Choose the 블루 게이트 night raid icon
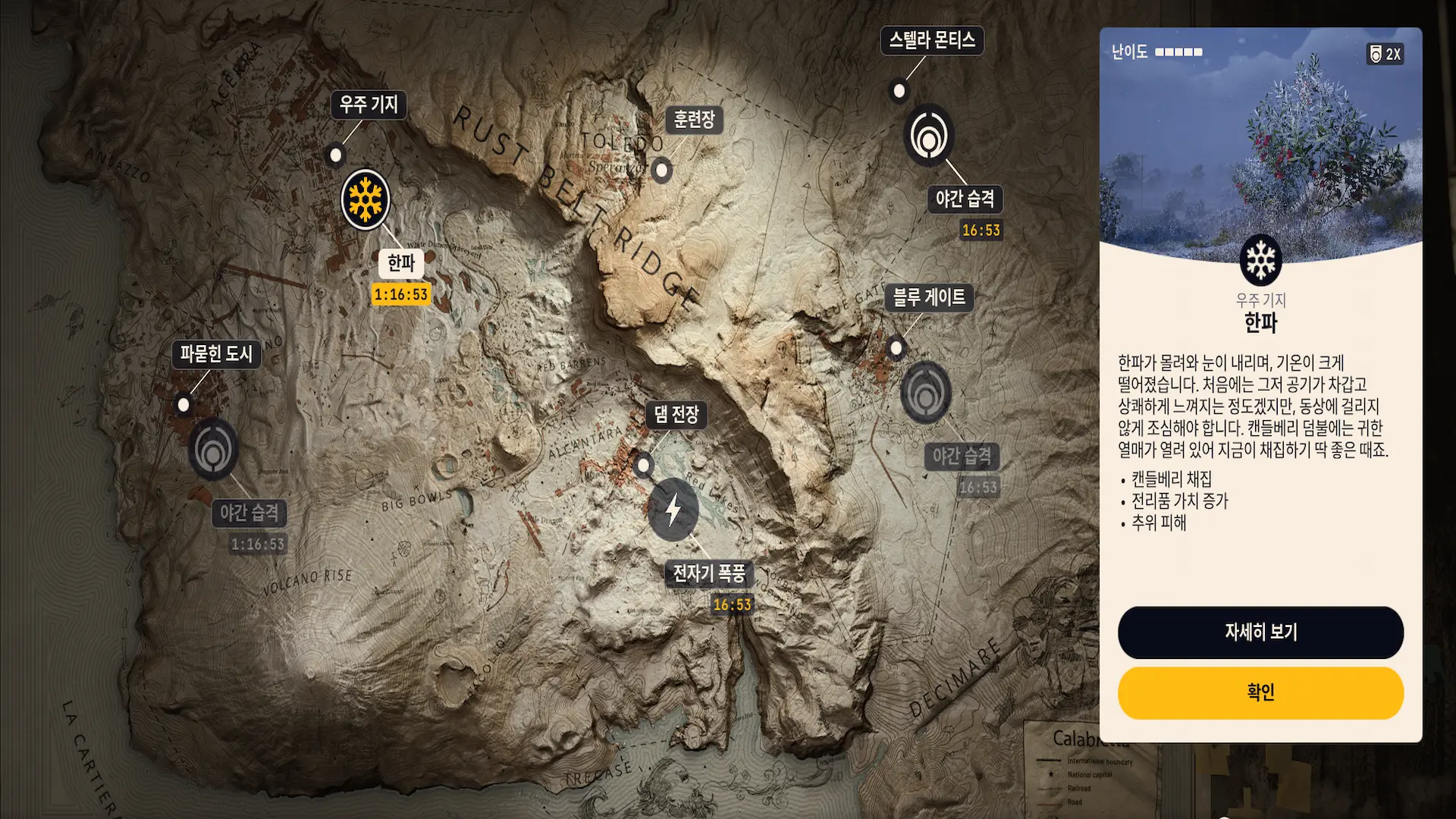The height and width of the screenshot is (819, 1456). click(925, 393)
